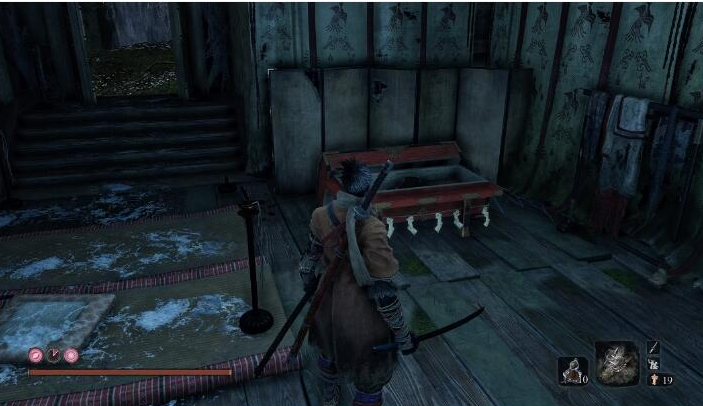
Task: Click the small icon below the sword icon
Action: click(x=653, y=364)
